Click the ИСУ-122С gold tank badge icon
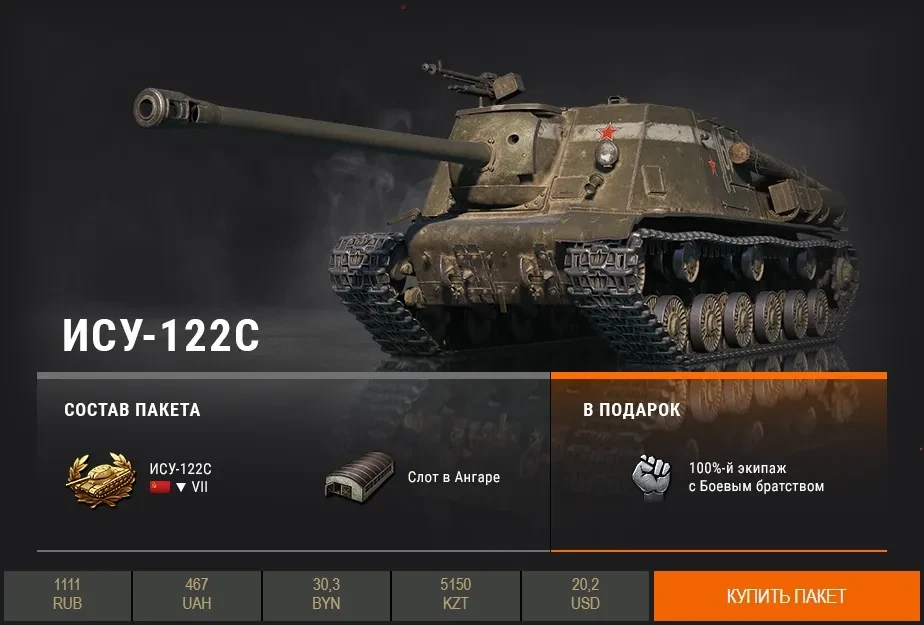Image resolution: width=924 pixels, height=625 pixels. [100, 477]
